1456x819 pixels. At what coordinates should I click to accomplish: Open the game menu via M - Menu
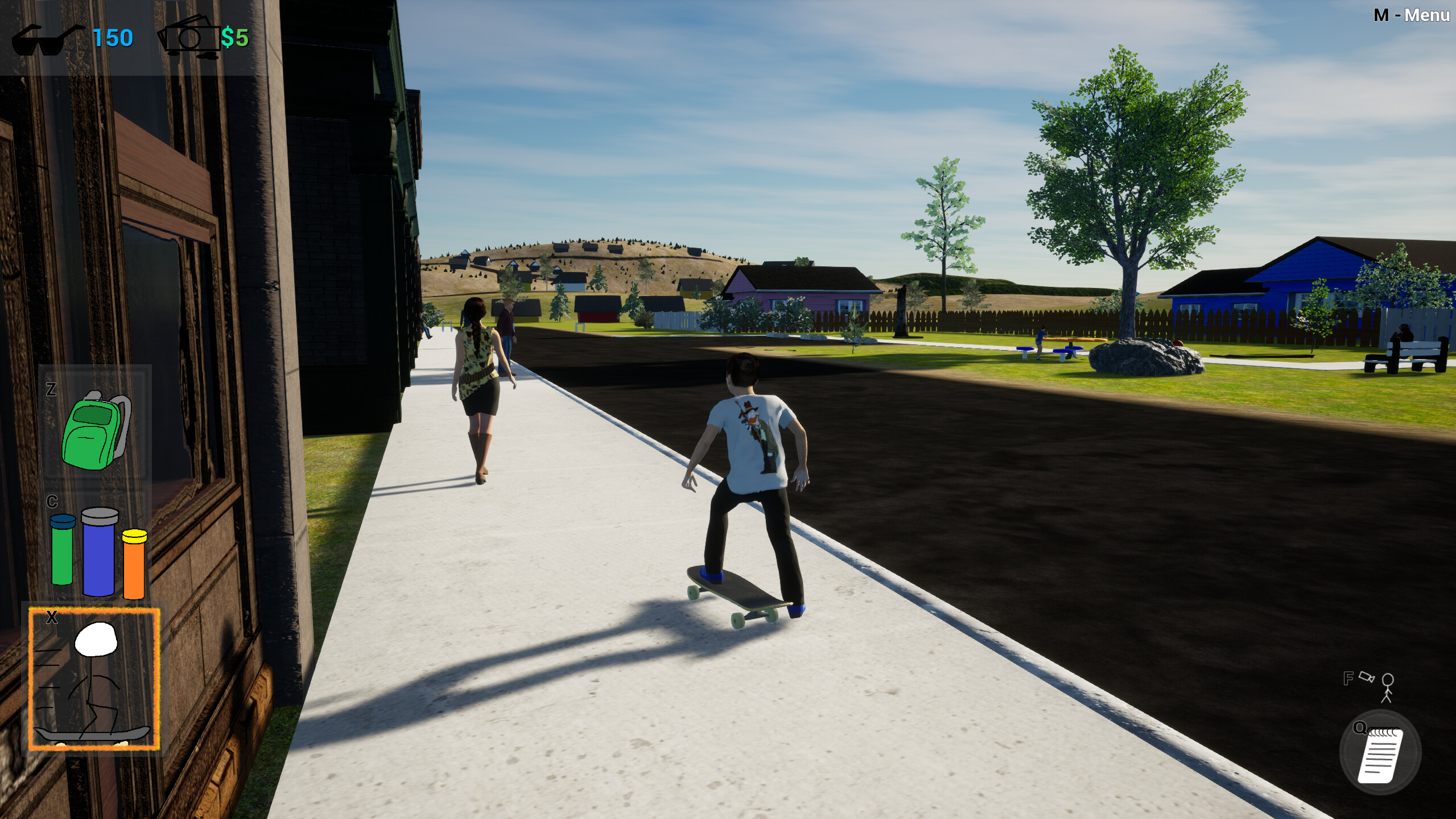pyautogui.click(x=1411, y=15)
